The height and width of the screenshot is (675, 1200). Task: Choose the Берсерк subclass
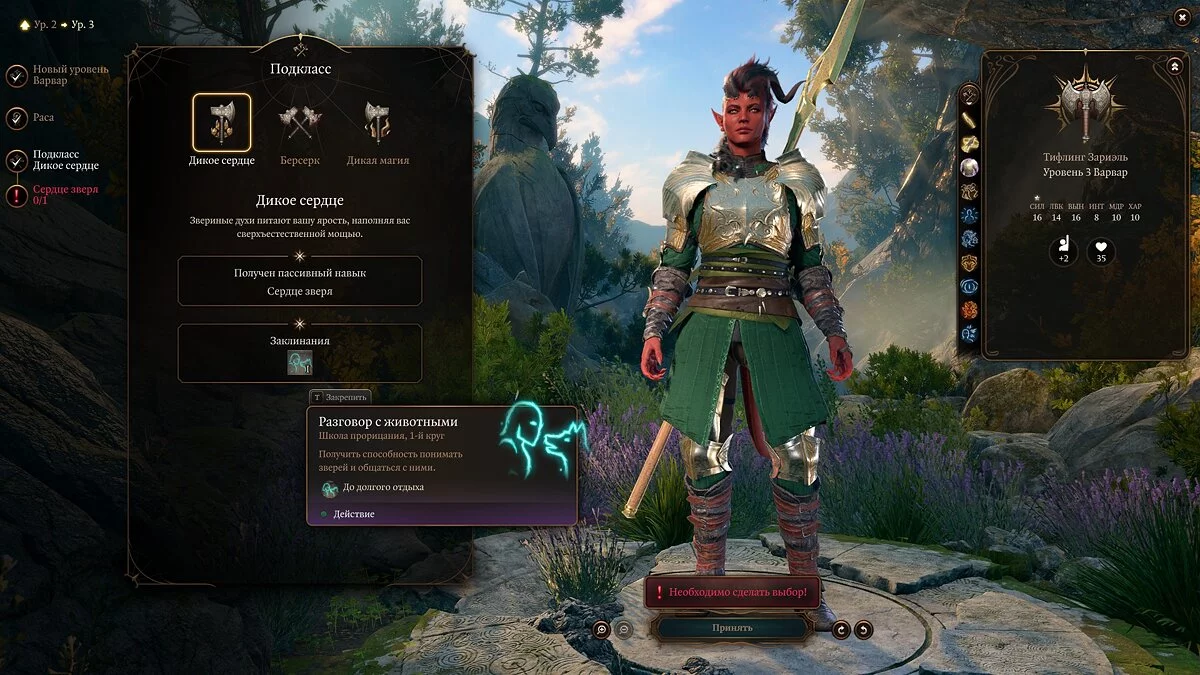click(300, 123)
